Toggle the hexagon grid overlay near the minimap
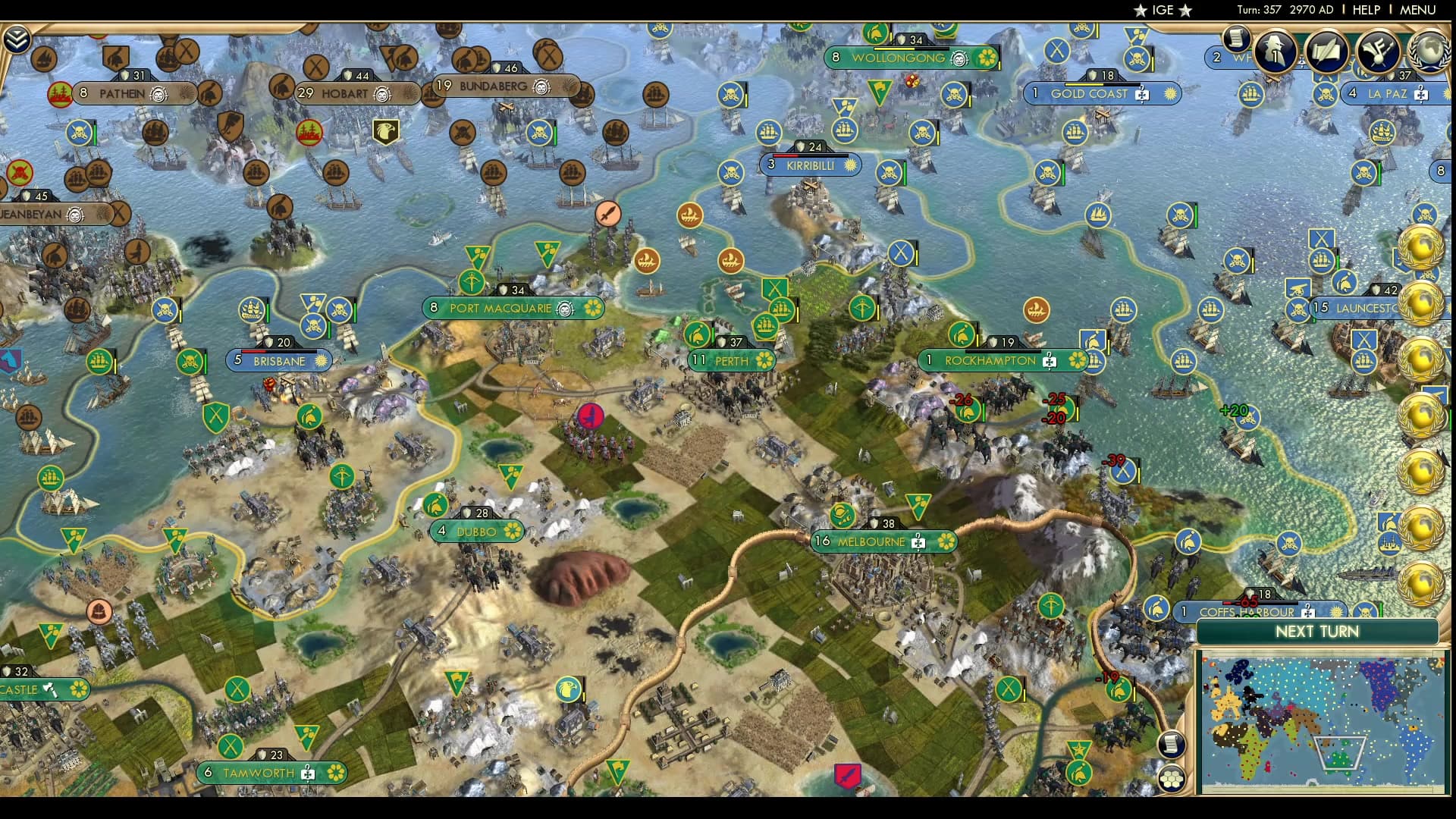The height and width of the screenshot is (819, 1456). 1170,779
